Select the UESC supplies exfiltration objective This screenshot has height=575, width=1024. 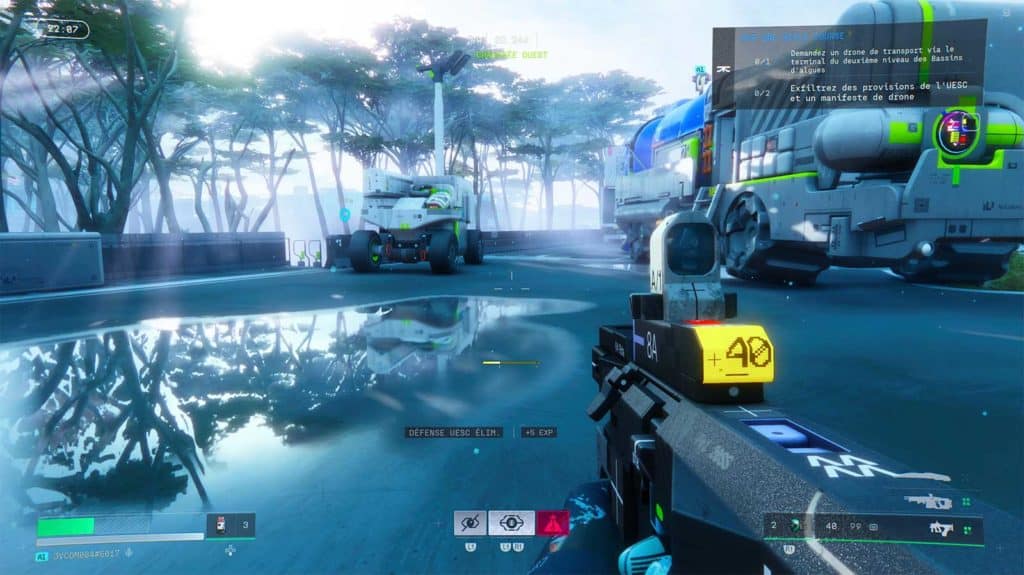pyautogui.click(x=868, y=94)
